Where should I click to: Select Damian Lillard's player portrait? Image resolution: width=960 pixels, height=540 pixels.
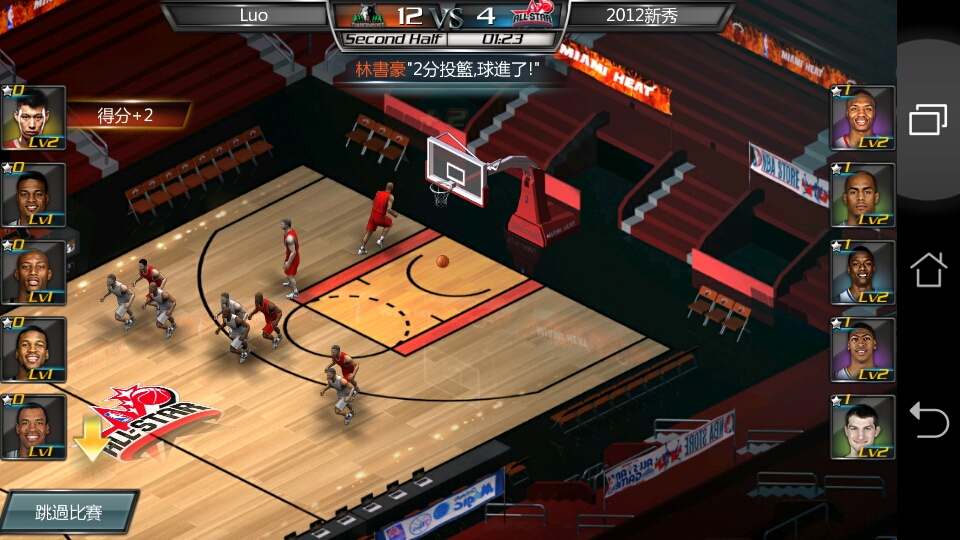(x=862, y=118)
